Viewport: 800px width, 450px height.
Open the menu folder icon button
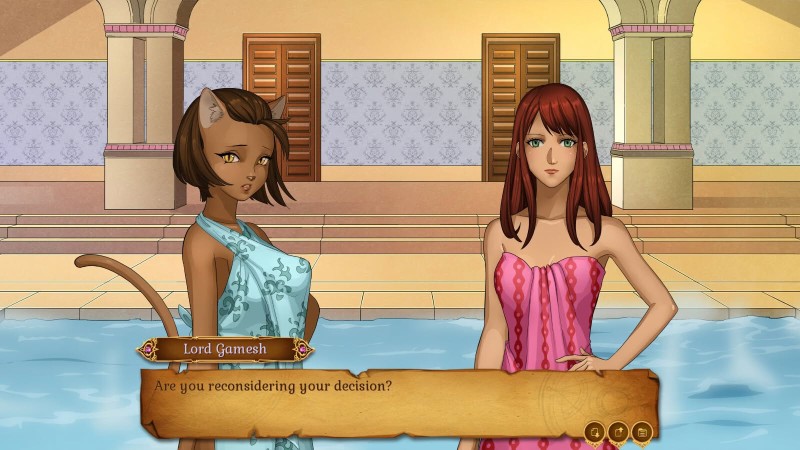click(x=643, y=432)
